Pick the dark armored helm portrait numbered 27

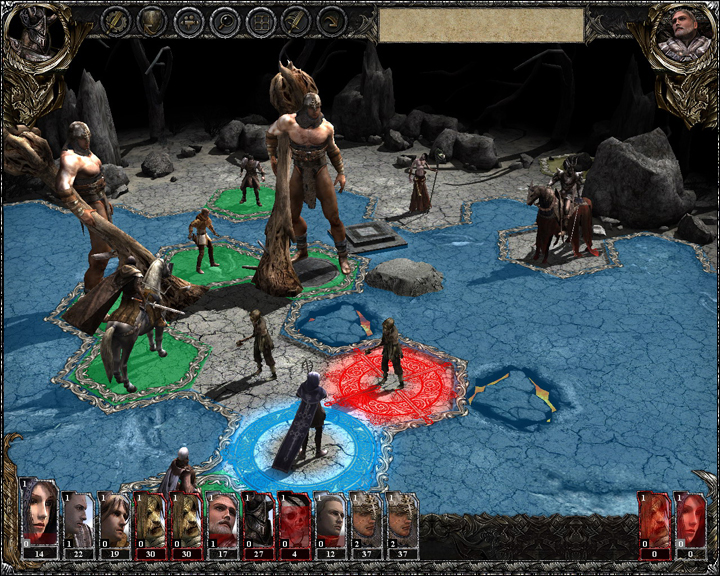point(258,518)
